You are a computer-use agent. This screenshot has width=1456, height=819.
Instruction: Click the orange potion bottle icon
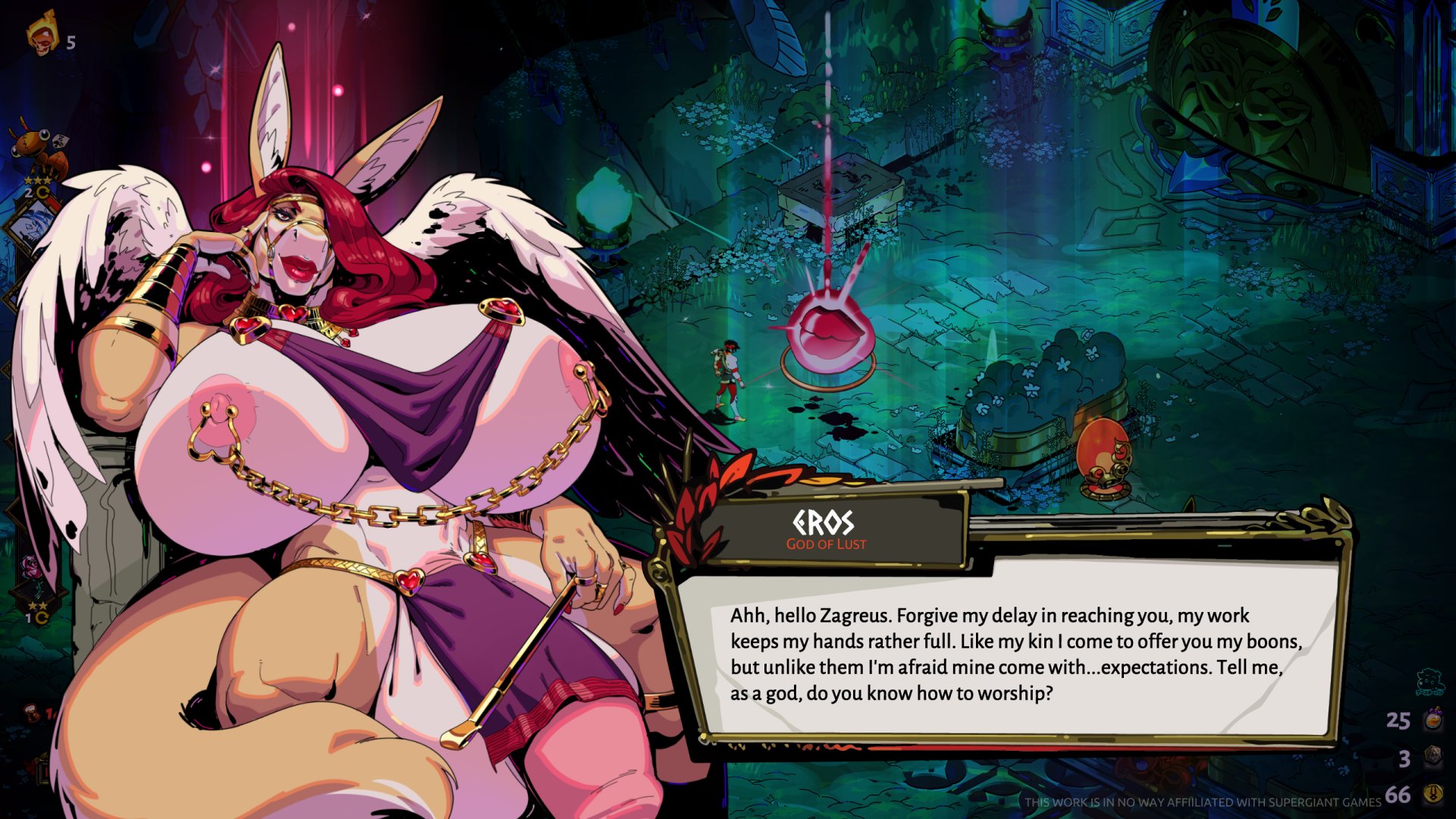pyautogui.click(x=1432, y=719)
